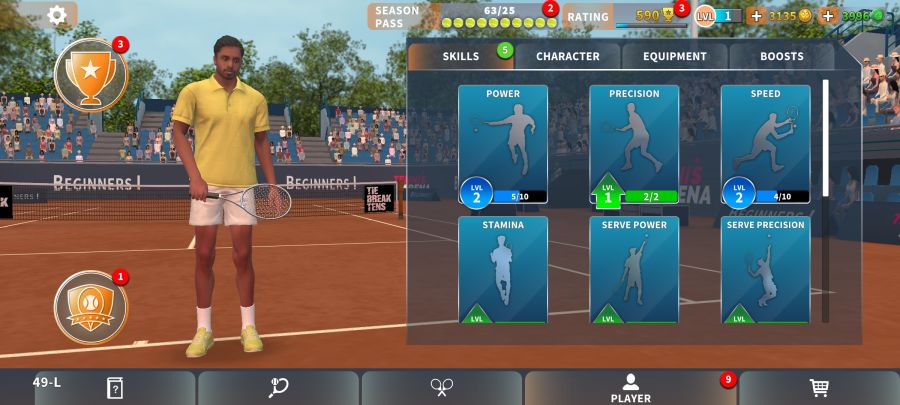The image size is (900, 405).
Task: Open the card with question mark
Action: 115,387
